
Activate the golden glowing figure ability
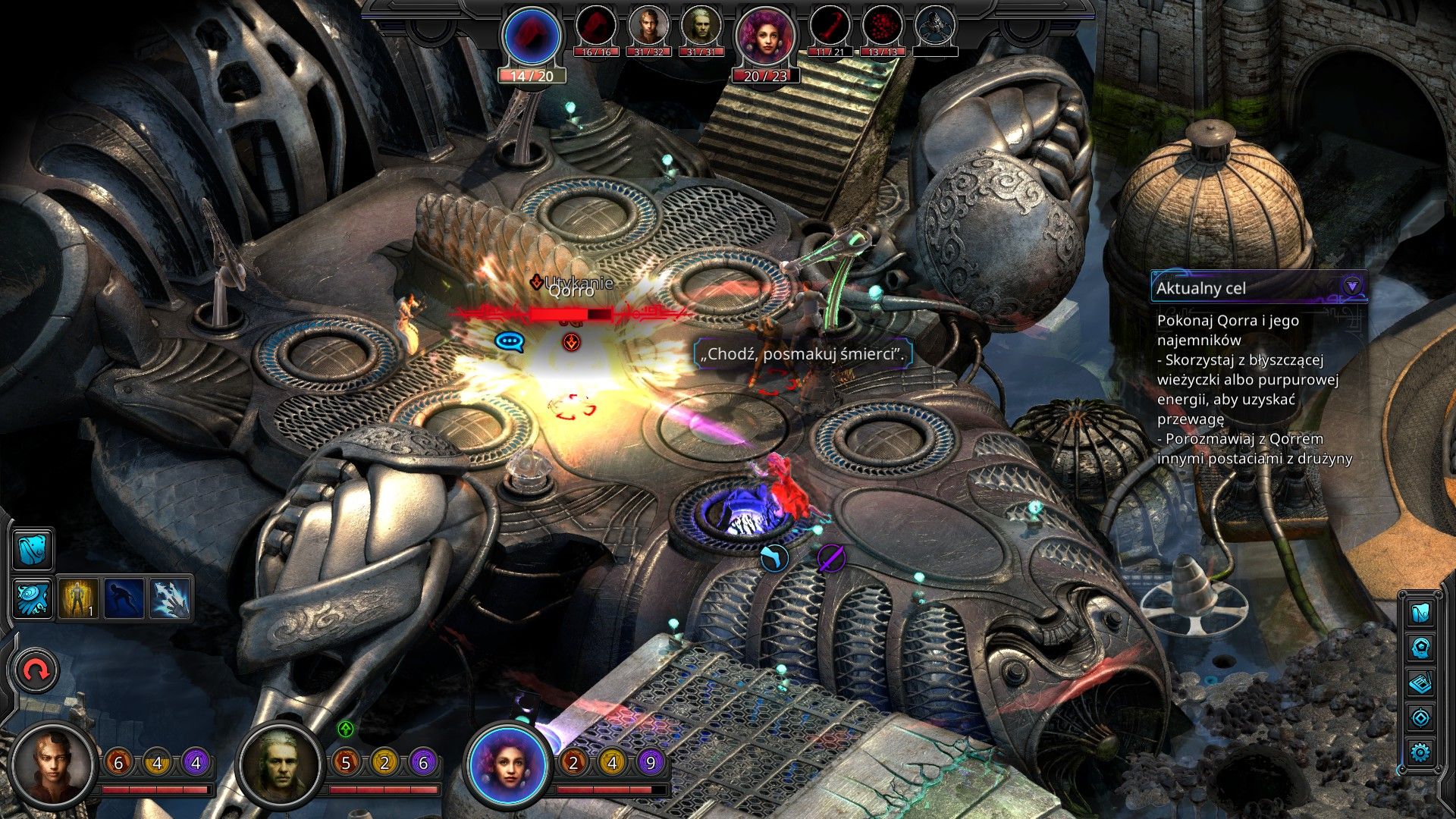click(79, 598)
